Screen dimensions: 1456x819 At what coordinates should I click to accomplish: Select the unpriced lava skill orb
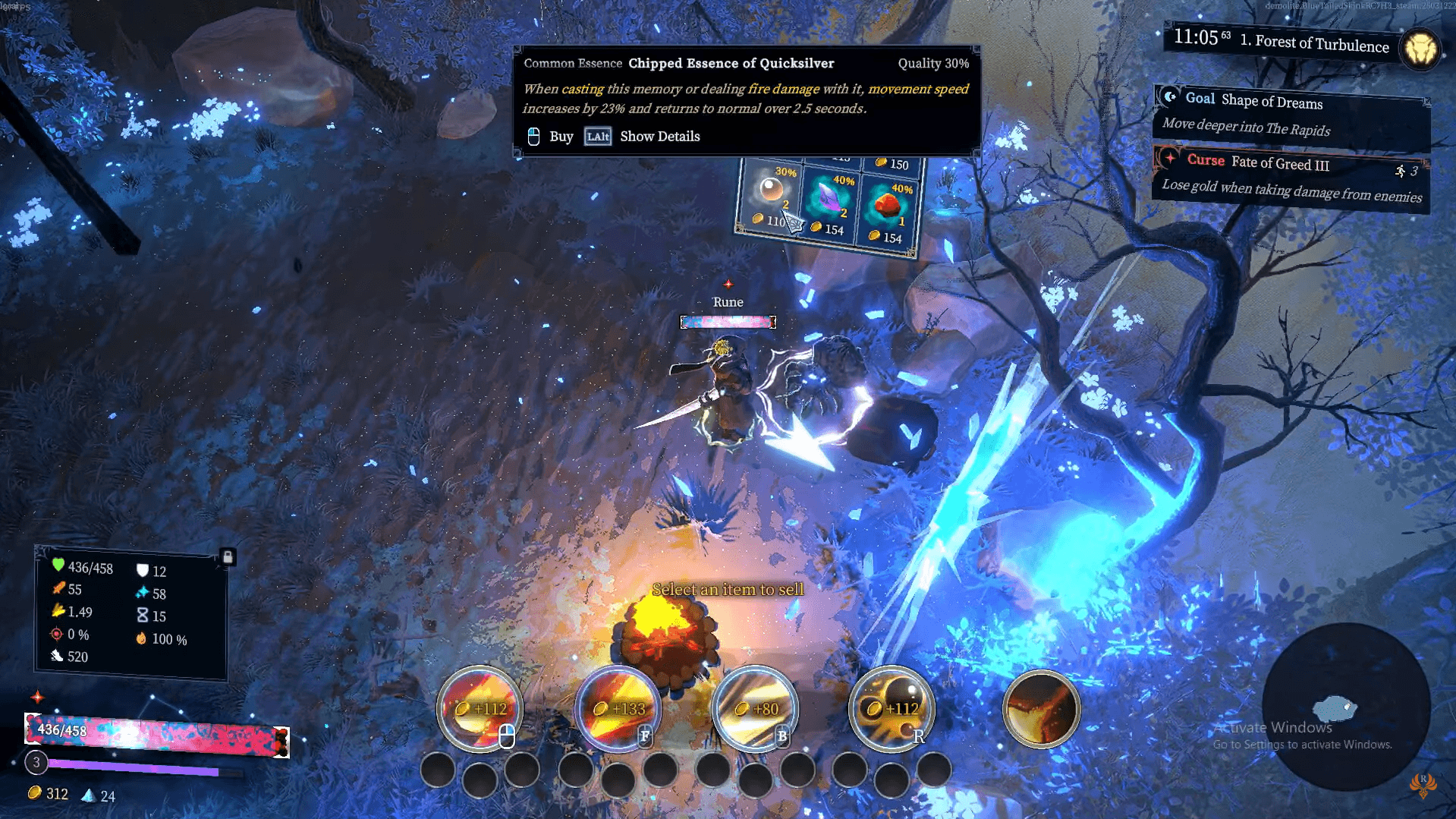point(1041,709)
